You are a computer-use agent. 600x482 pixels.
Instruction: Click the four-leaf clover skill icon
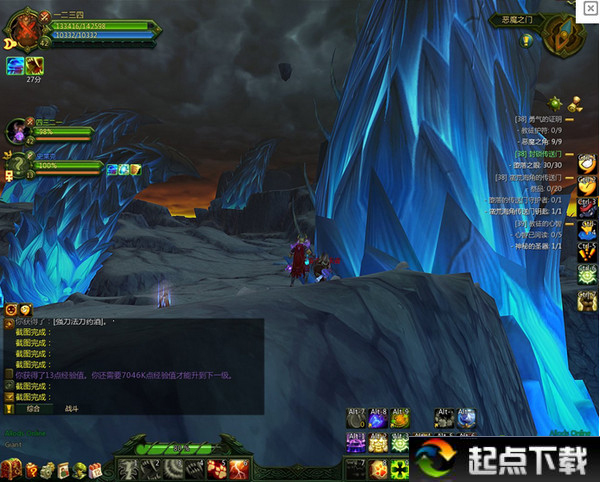(x=399, y=468)
